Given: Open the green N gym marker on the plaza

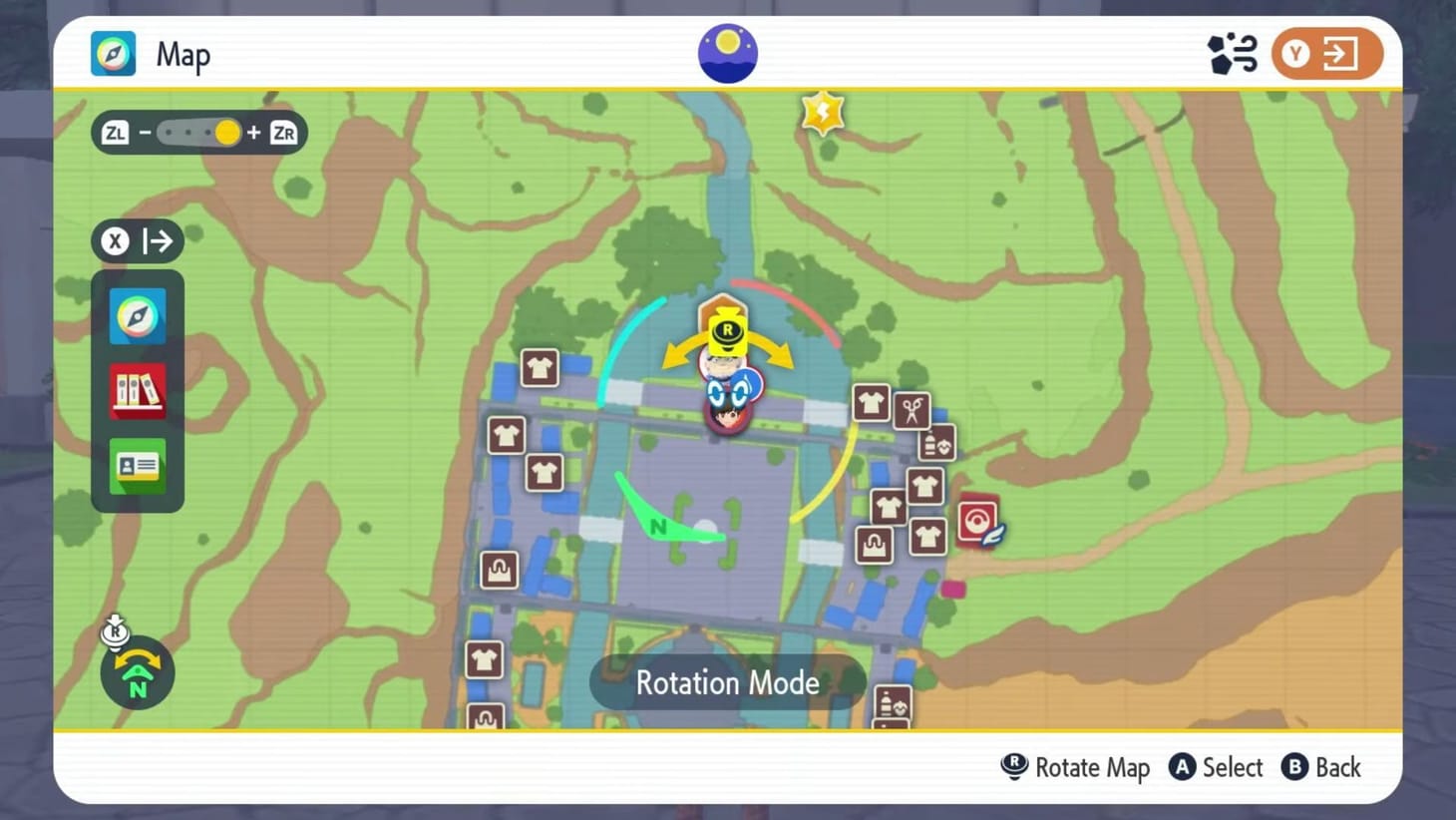Looking at the screenshot, I should tap(658, 526).
